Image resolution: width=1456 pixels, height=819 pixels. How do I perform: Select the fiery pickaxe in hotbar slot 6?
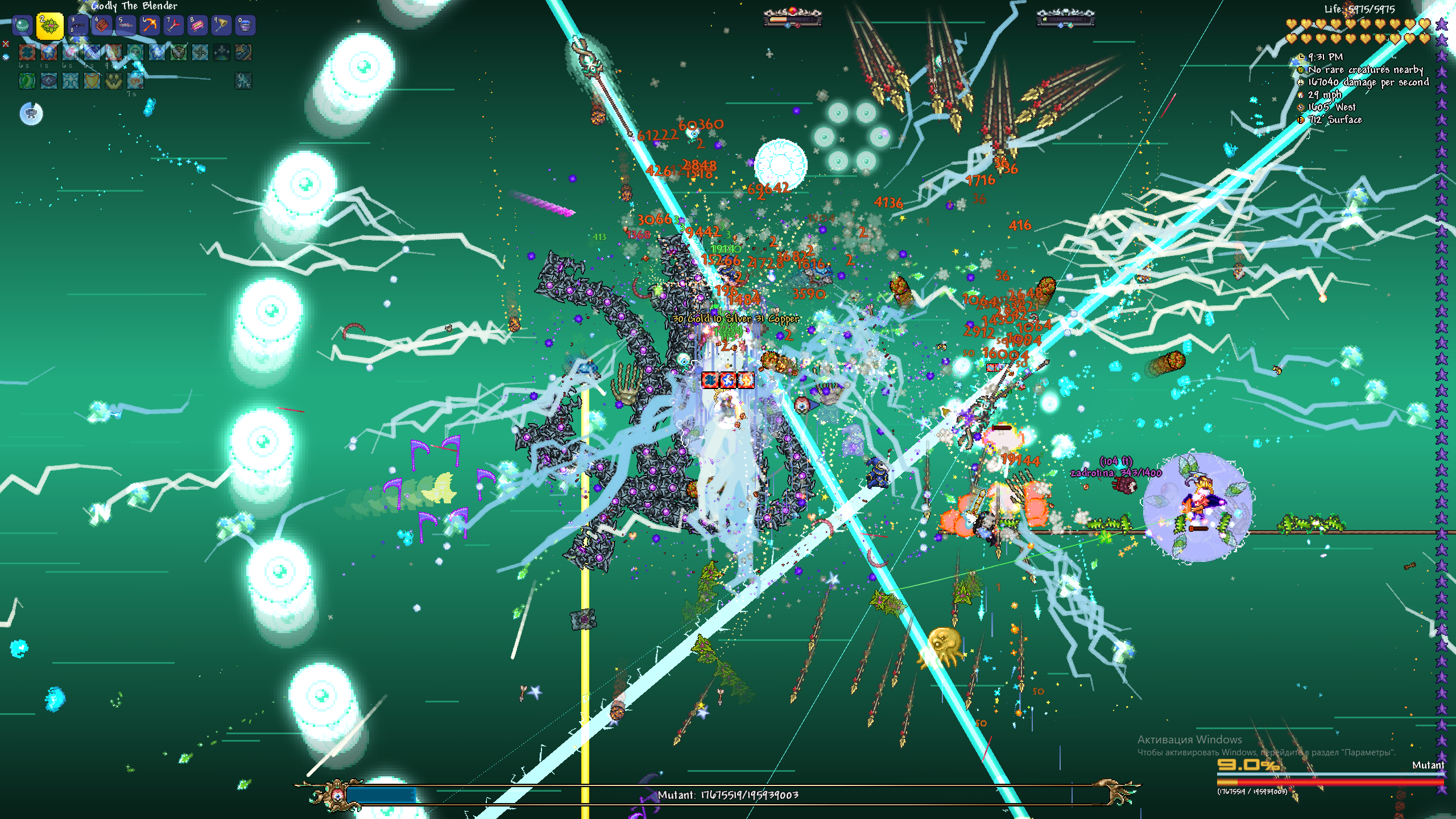(150, 25)
